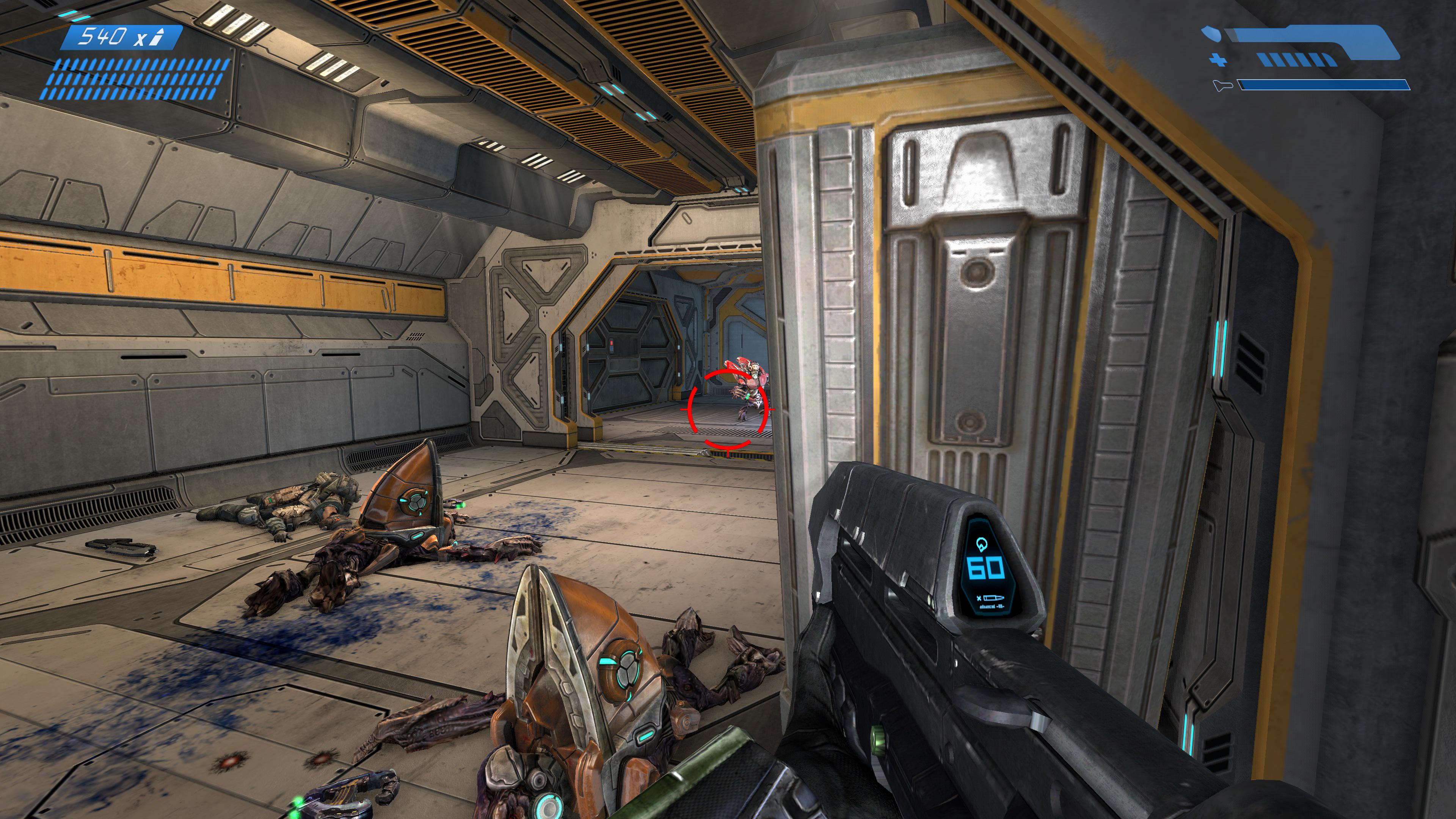Select the blue health cross icon

pyautogui.click(x=1219, y=60)
